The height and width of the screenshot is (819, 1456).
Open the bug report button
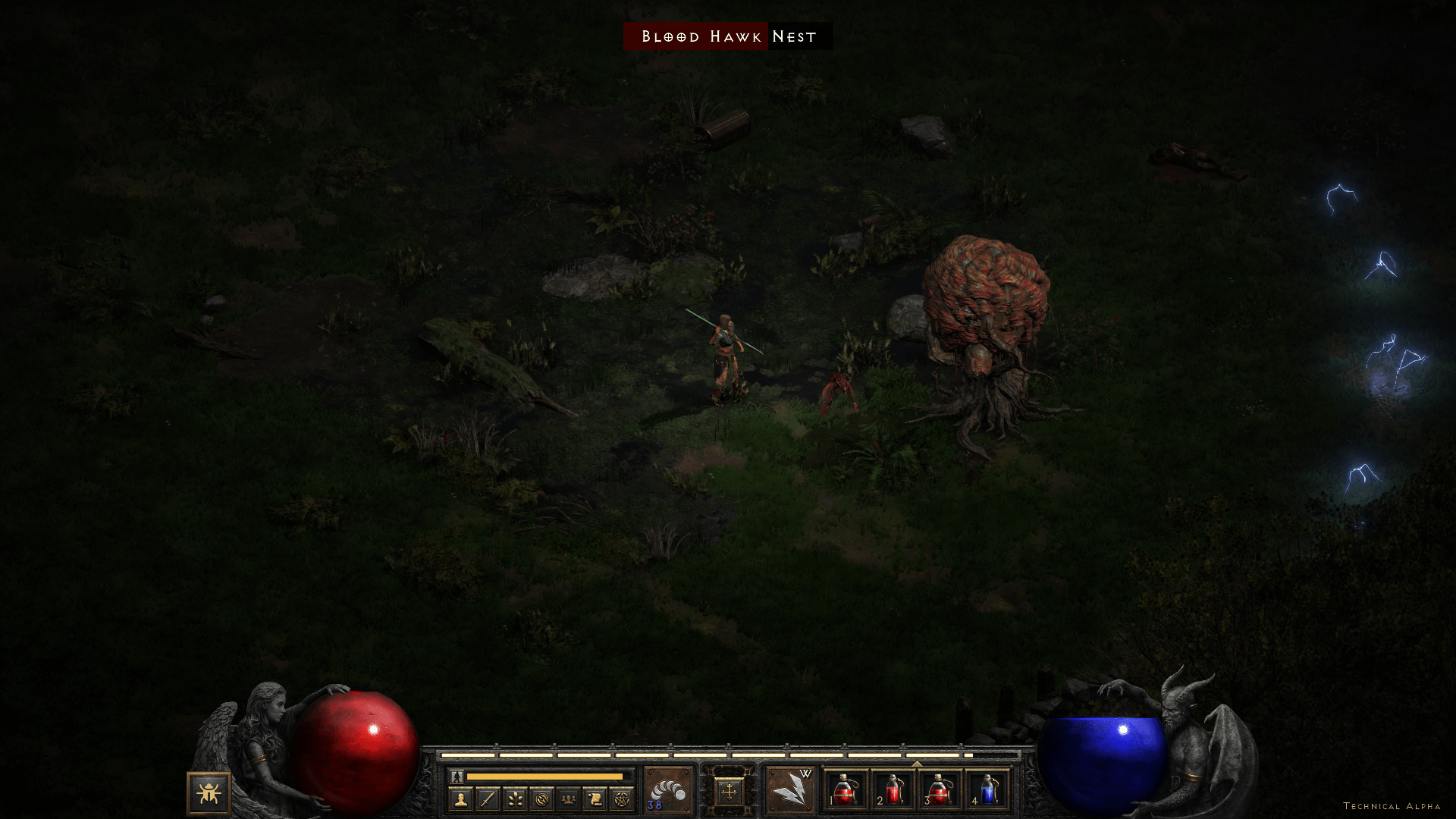[209, 793]
